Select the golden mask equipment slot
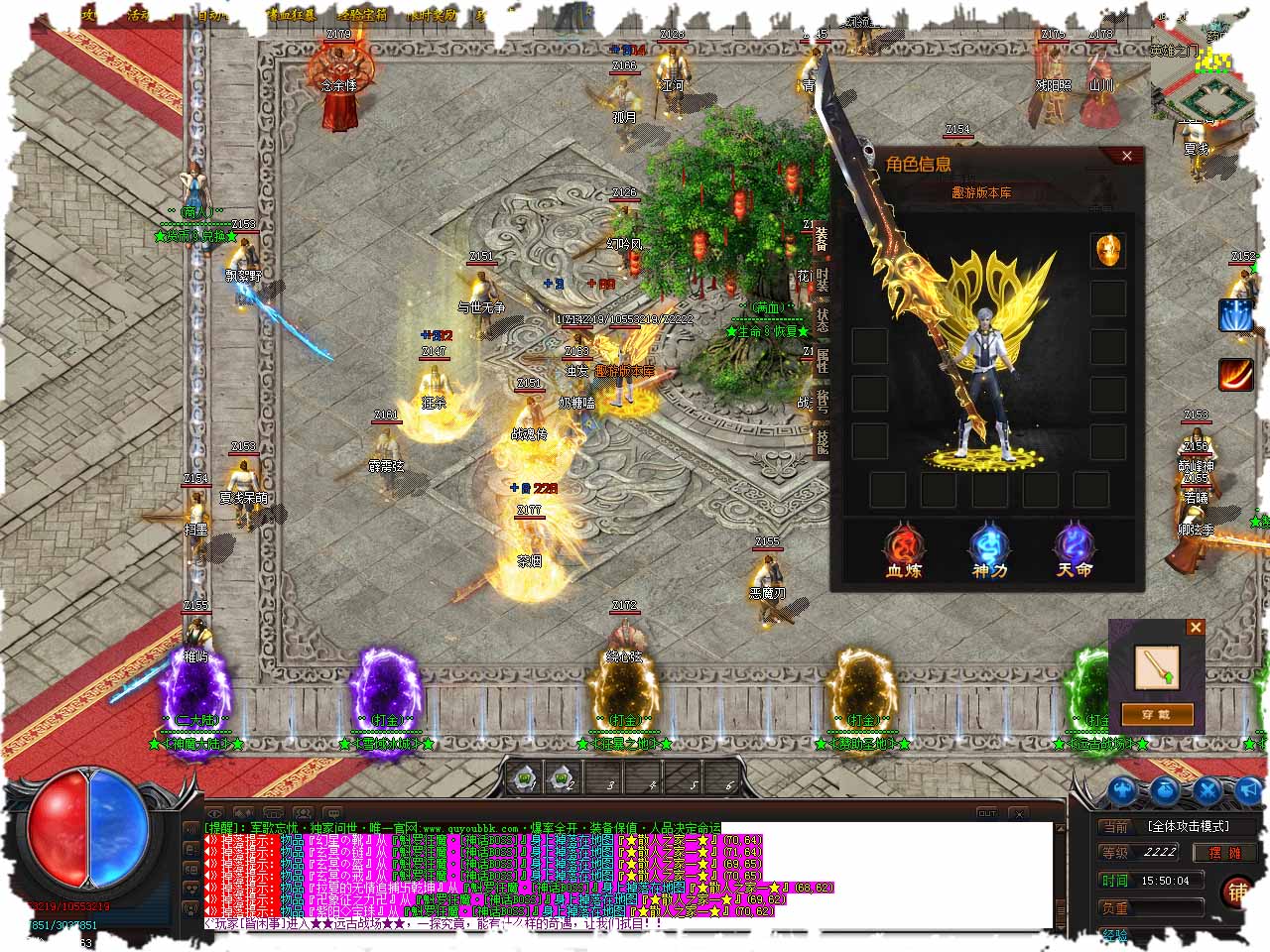The height and width of the screenshot is (952, 1270). click(x=1107, y=250)
